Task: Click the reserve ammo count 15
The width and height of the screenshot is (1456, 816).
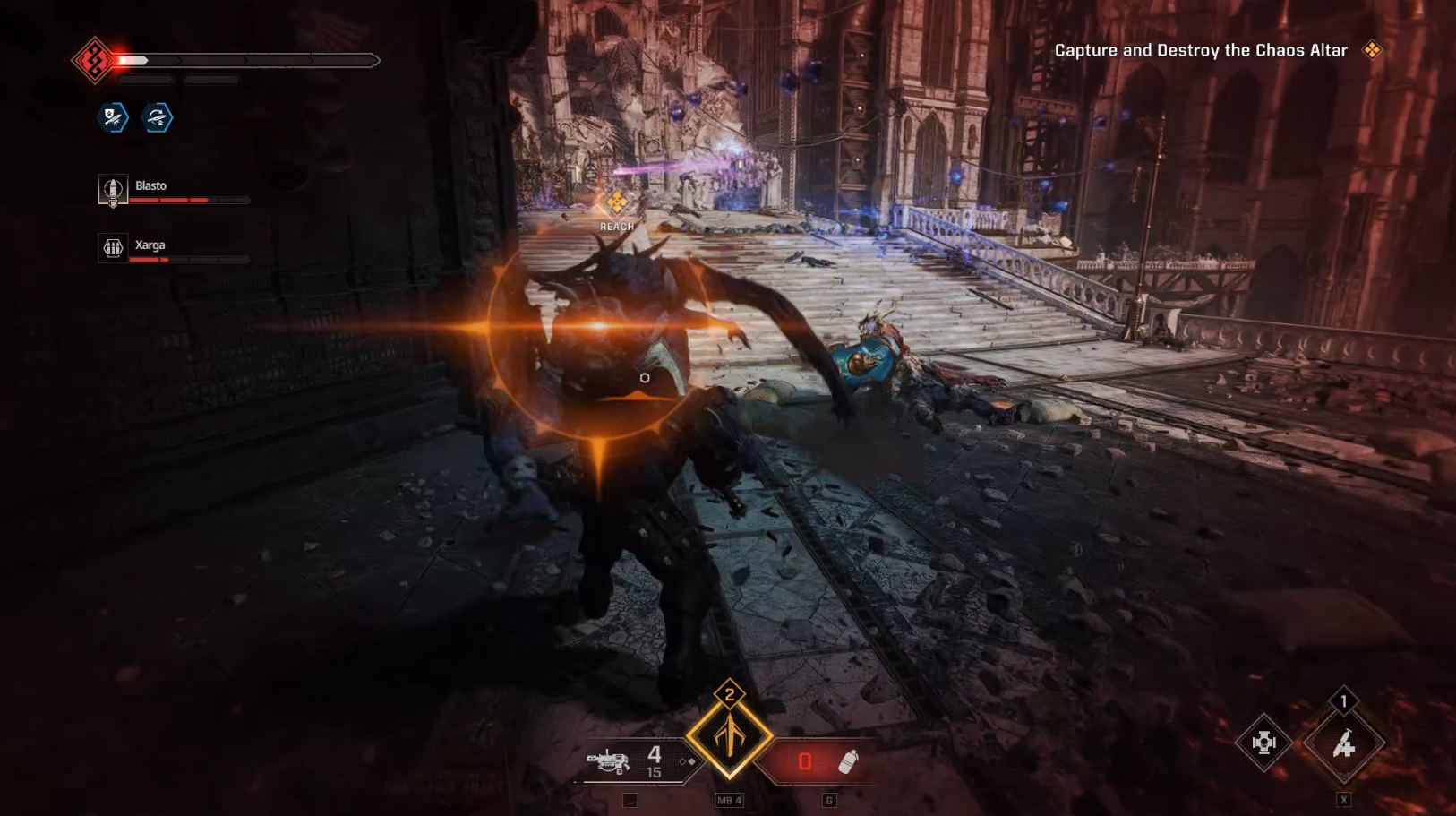Action: point(655,770)
